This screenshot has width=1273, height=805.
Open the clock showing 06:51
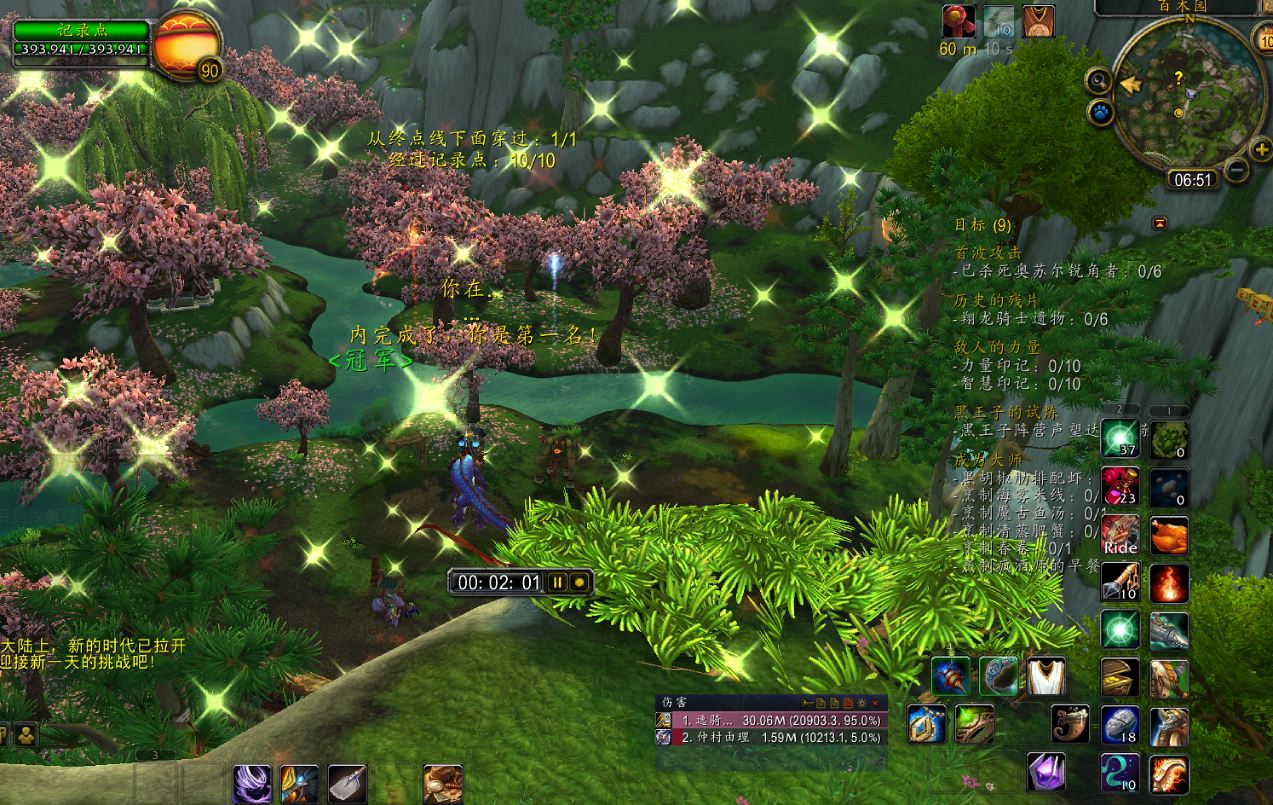(1190, 180)
